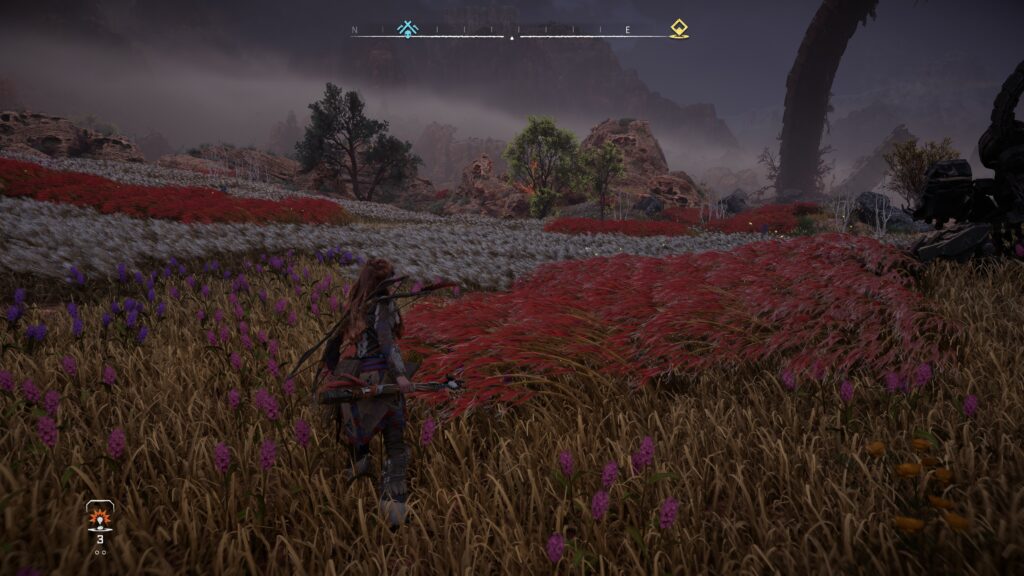Screen dimensions: 1024x576
Task: Select the trap item slot showing 3
Action: (x=99, y=520)
